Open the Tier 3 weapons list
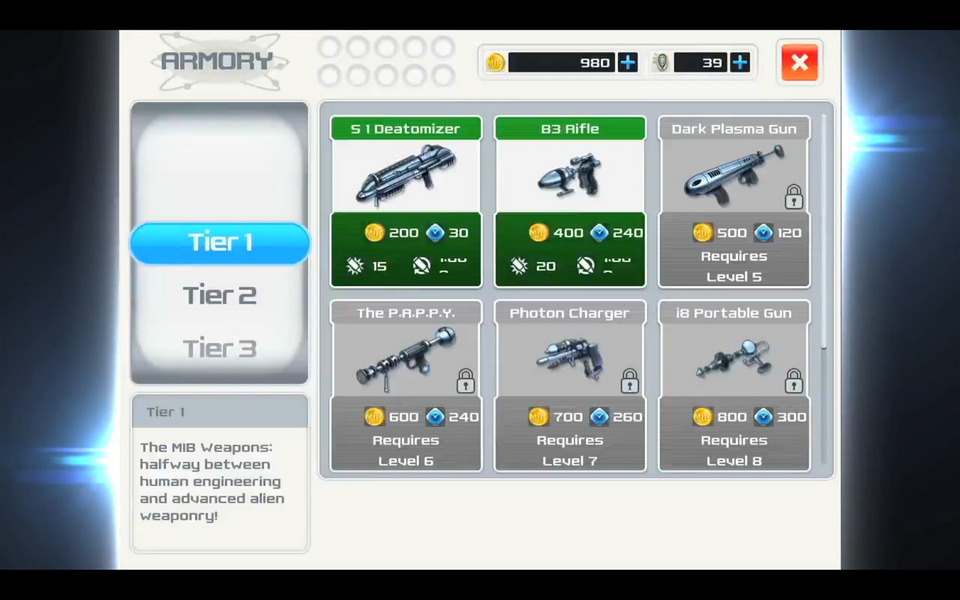This screenshot has width=960, height=600. (220, 348)
